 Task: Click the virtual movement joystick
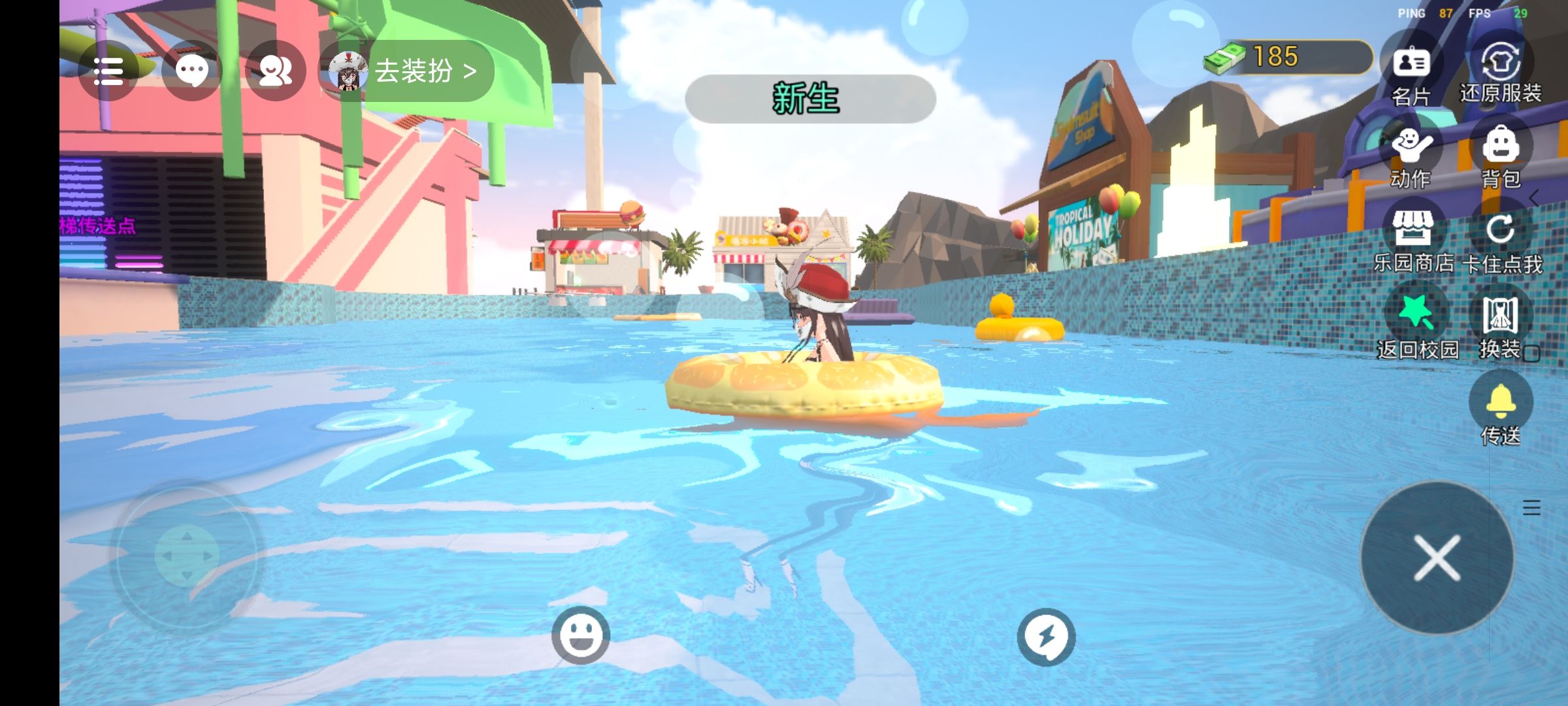[187, 556]
